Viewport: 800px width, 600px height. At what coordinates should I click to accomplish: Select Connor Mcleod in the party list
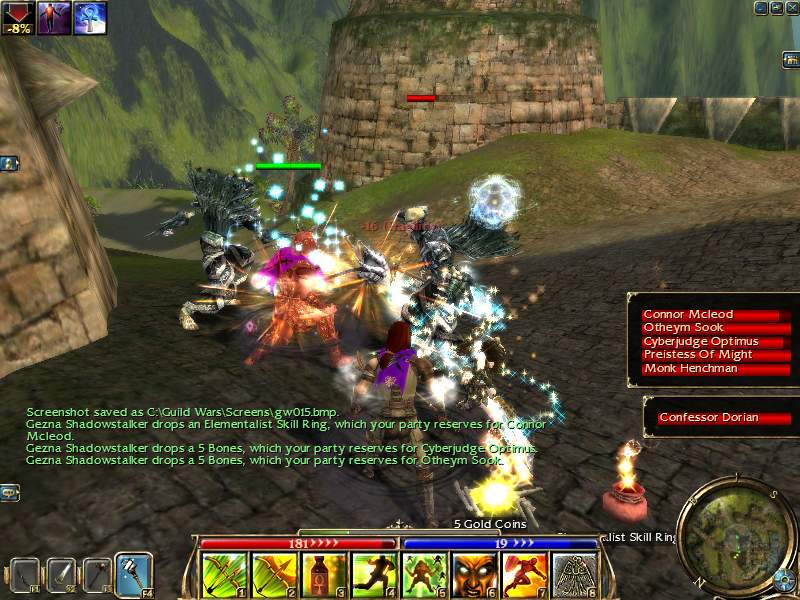coord(709,315)
